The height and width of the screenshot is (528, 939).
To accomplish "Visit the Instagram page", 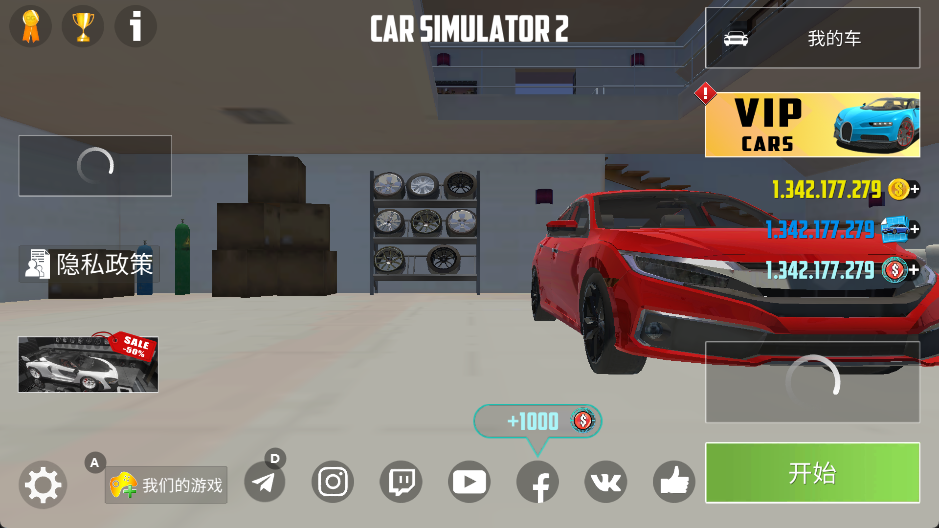I will [x=333, y=483].
